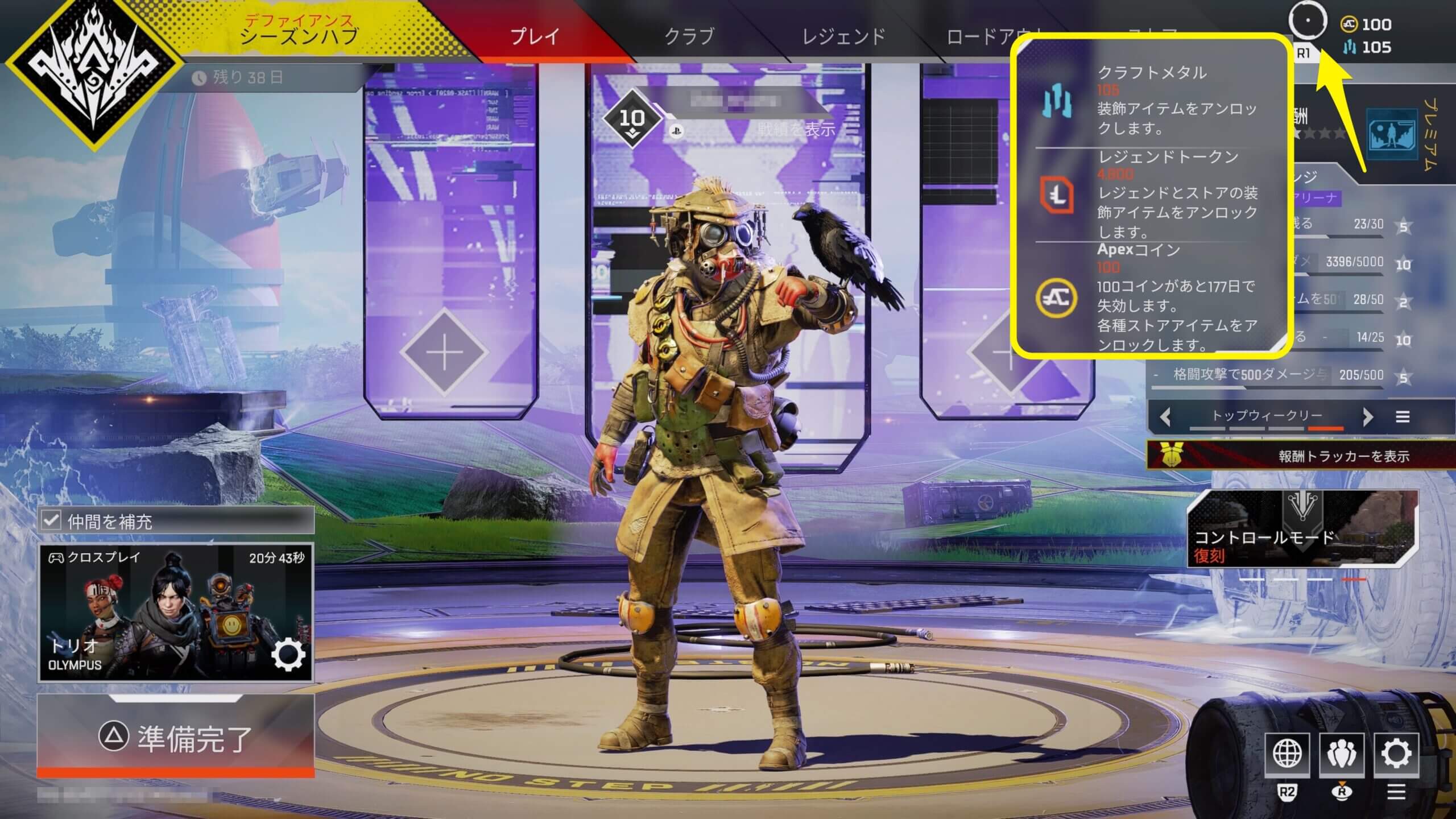Open the gear settings button
This screenshot has width=1456, height=819.
(1396, 755)
